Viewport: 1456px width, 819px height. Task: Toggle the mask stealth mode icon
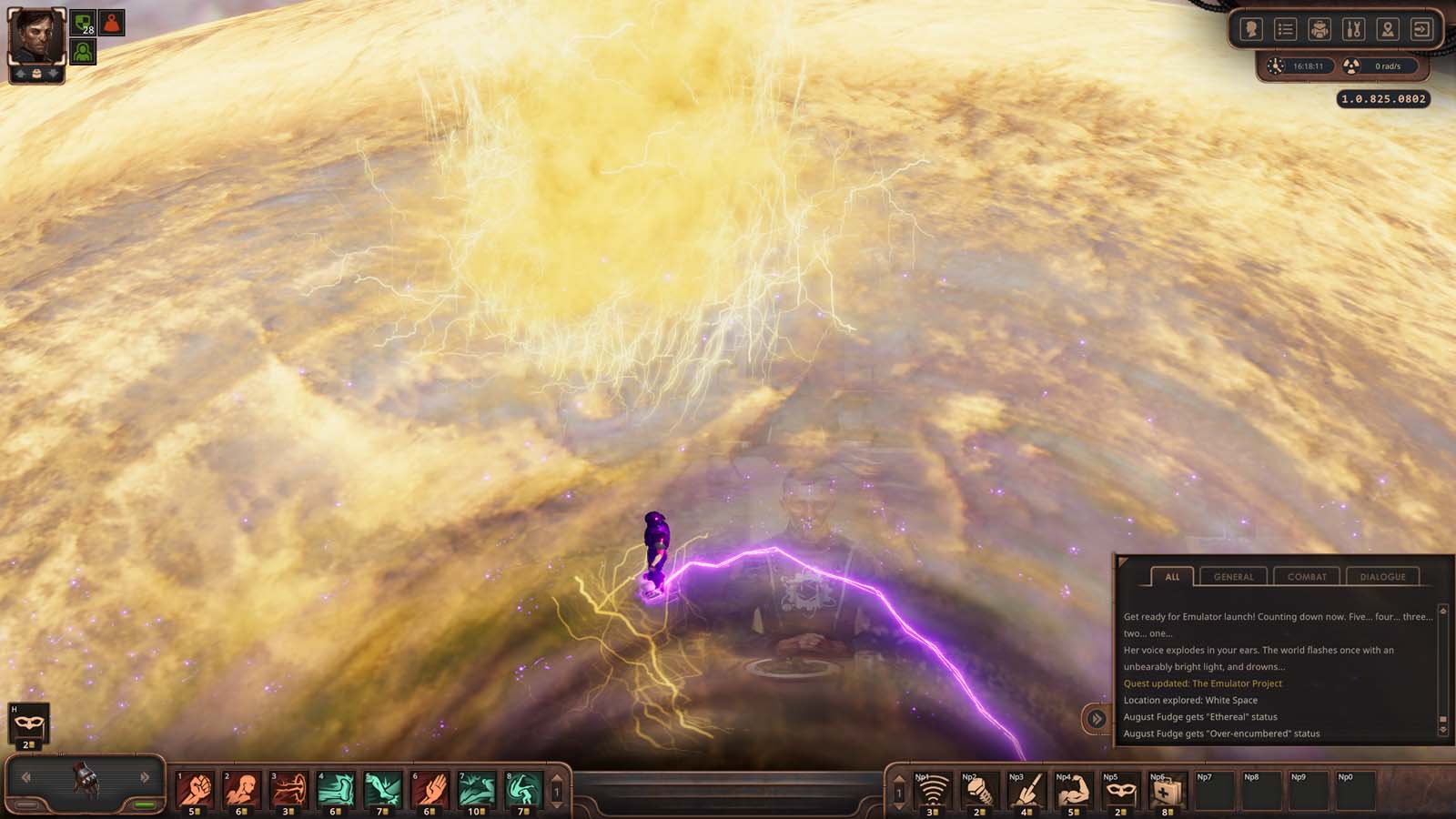[28, 723]
